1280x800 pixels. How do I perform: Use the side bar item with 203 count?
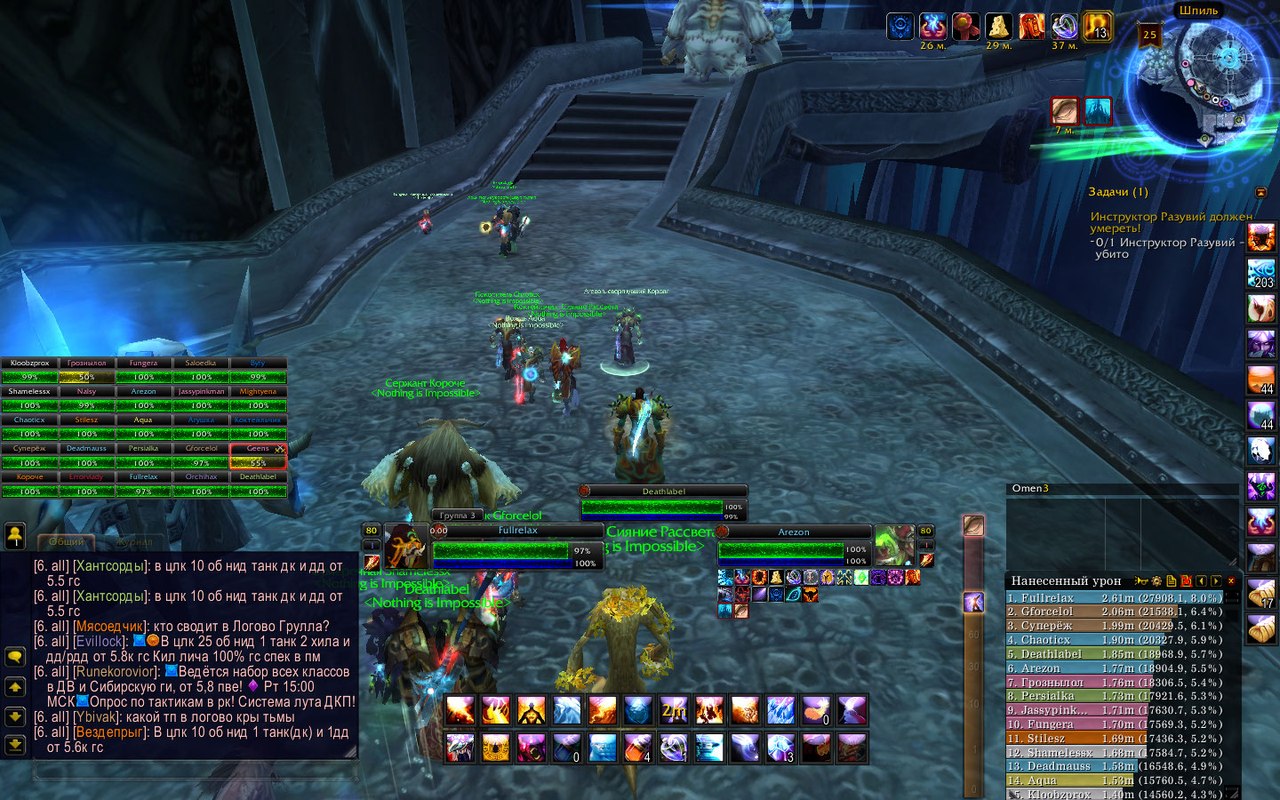coord(1261,273)
